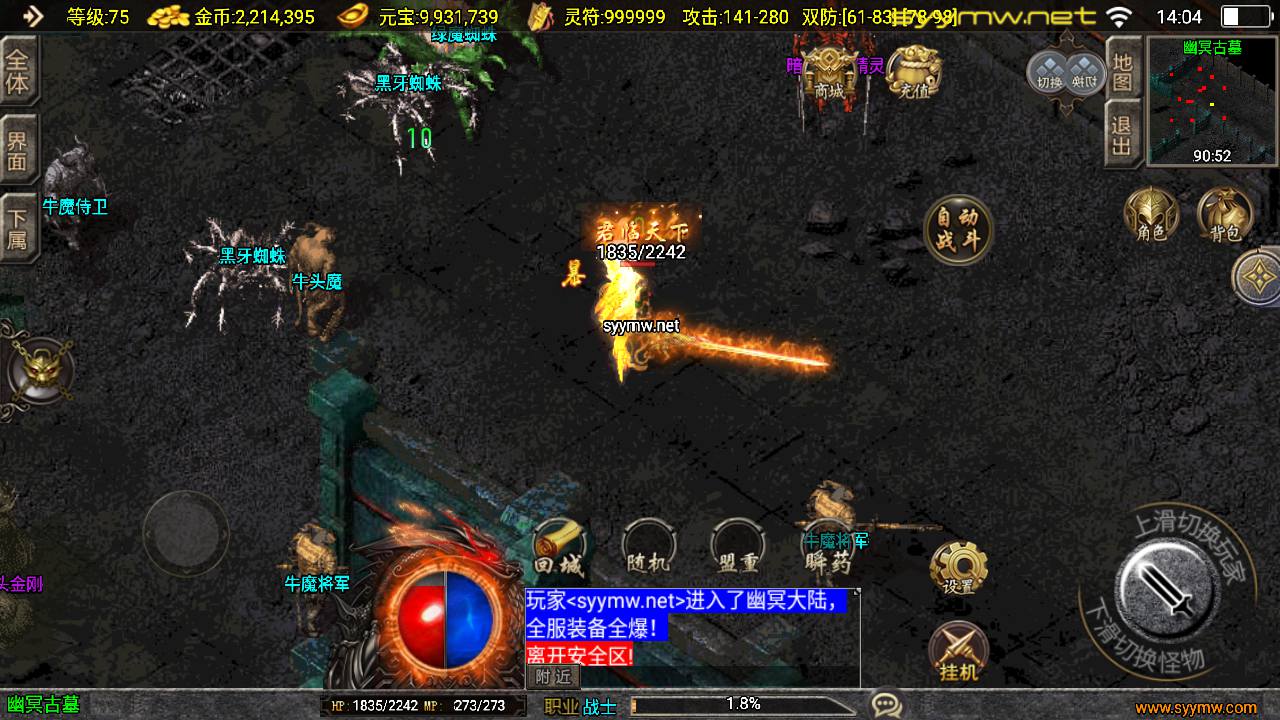Toggle 自动战斗 auto battle
Image resolution: width=1280 pixels, height=720 pixels.
958,229
